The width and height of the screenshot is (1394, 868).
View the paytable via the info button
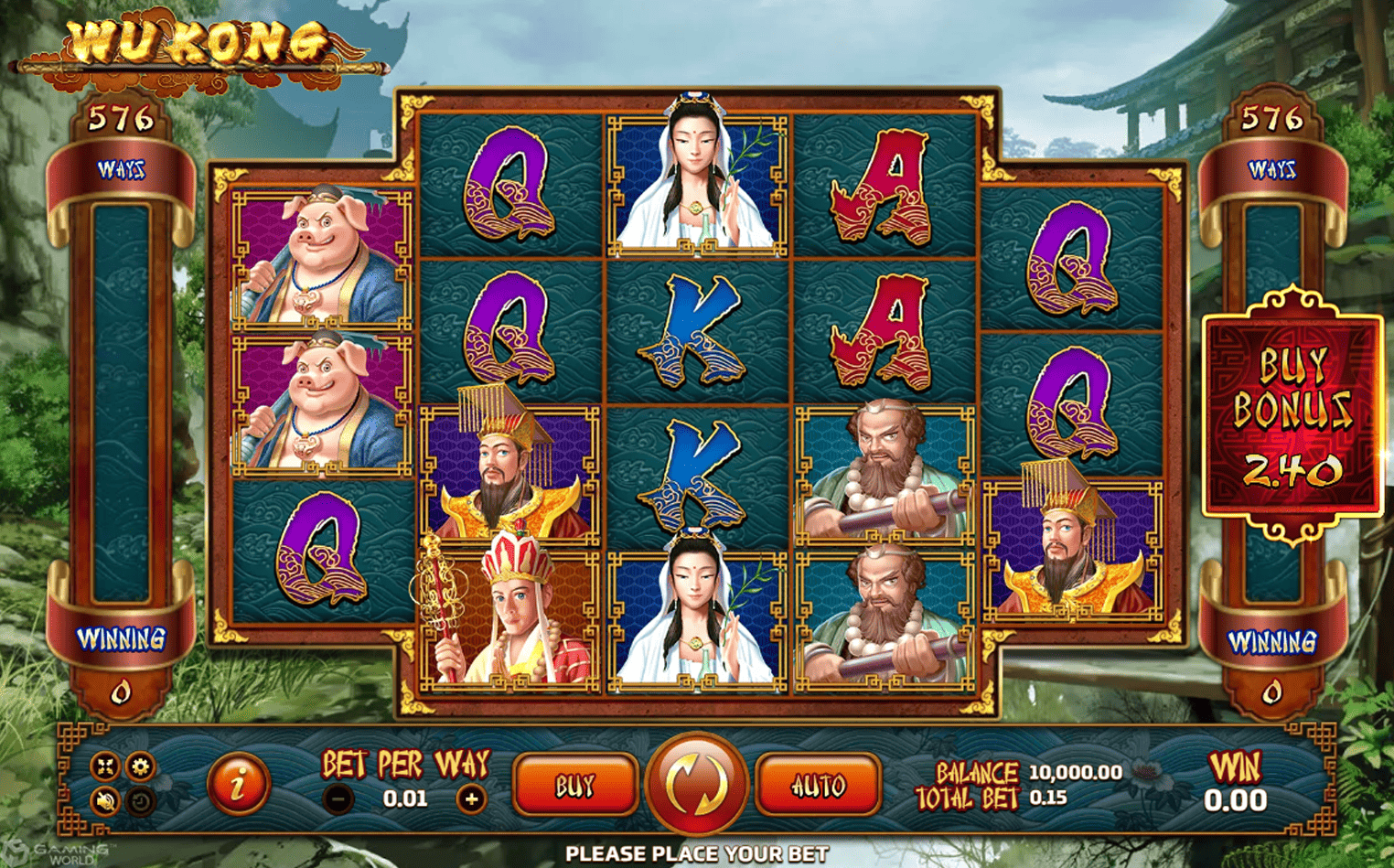[240, 784]
